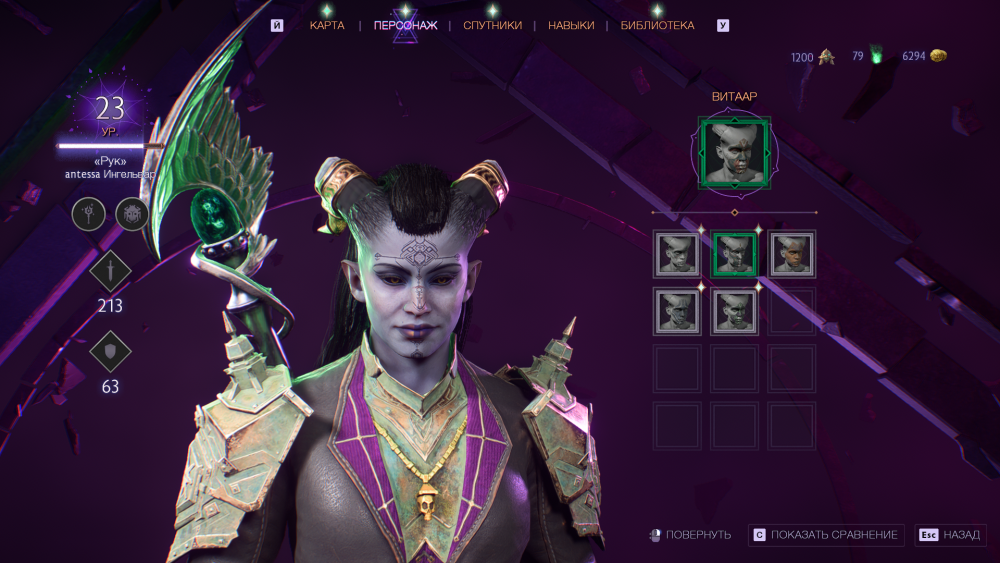Image resolution: width=1000 pixels, height=563 pixels.
Task: Open the Карта tab
Action: click(x=327, y=25)
